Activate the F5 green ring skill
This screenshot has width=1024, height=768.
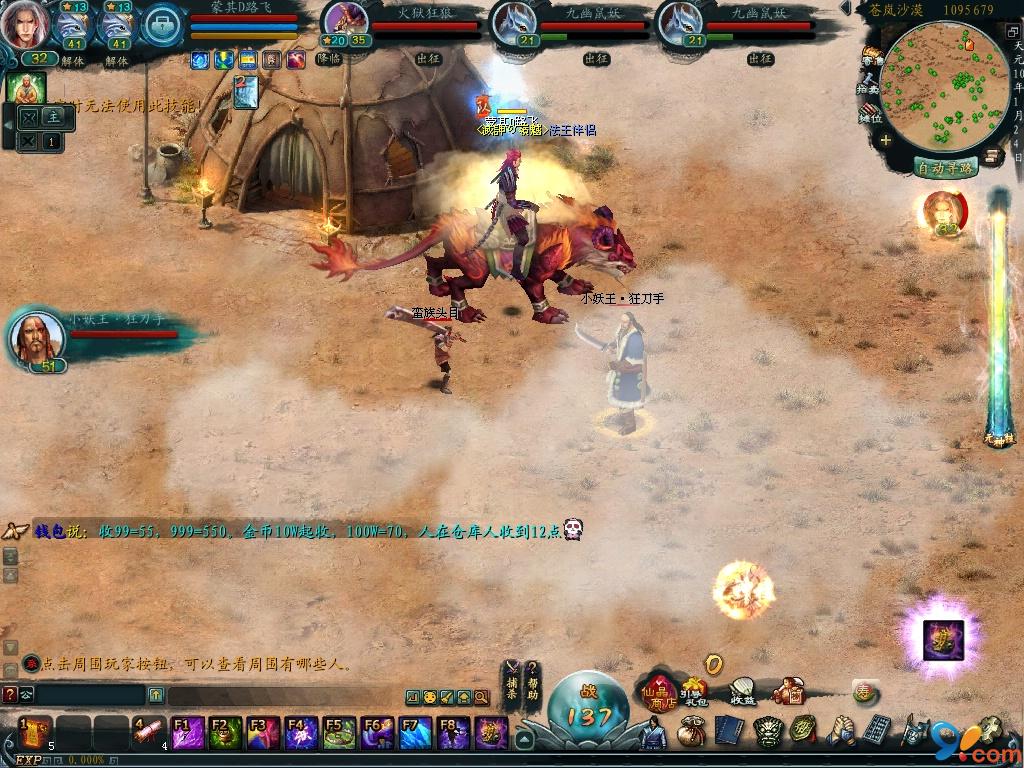click(x=341, y=734)
